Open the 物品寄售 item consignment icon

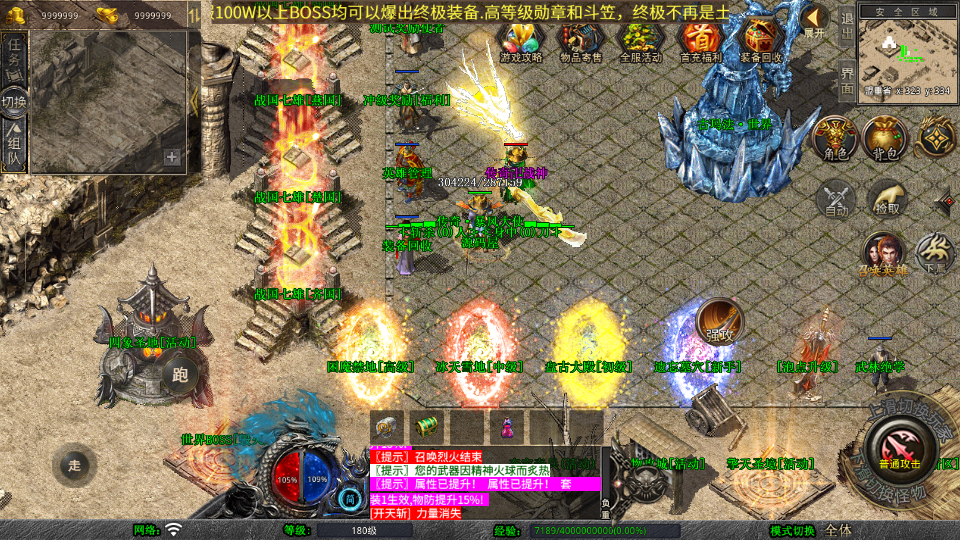coord(580,40)
